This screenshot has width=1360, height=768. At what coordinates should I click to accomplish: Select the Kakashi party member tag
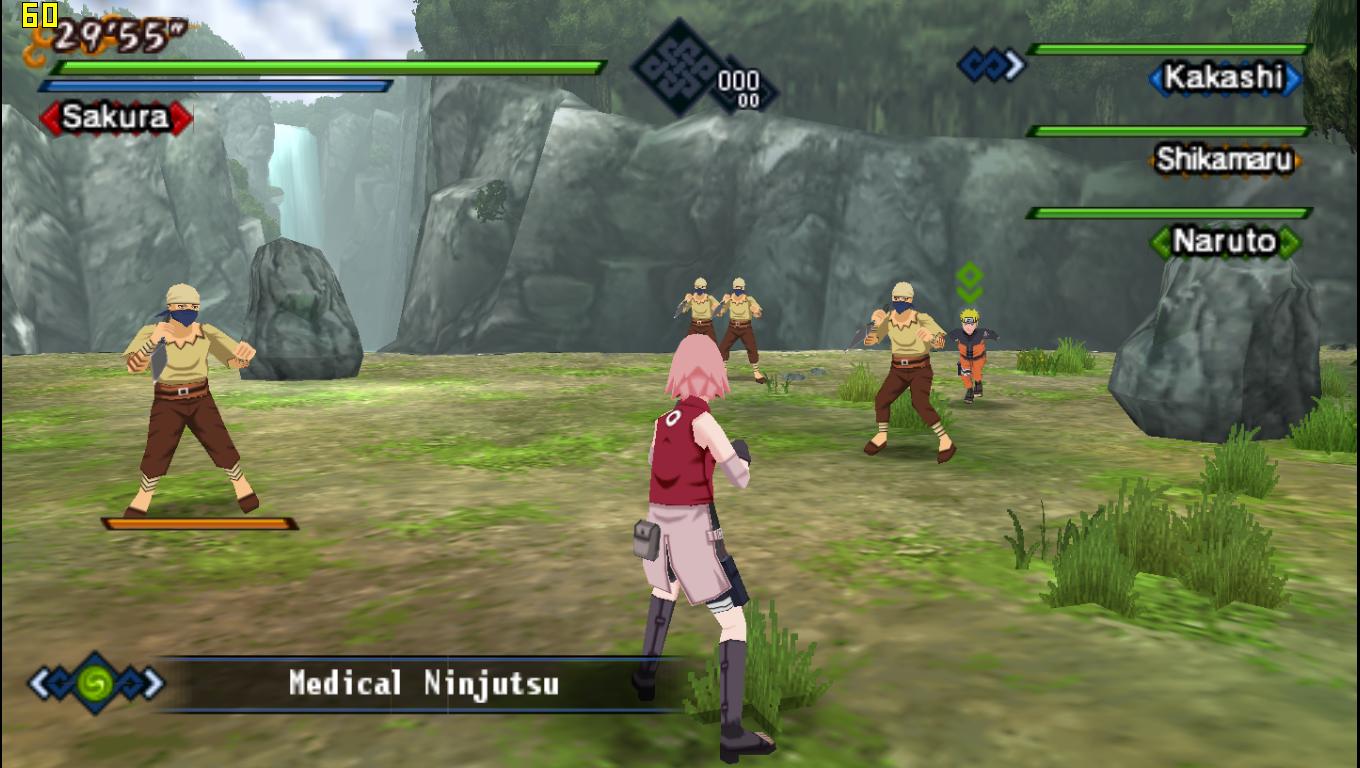coord(1224,78)
